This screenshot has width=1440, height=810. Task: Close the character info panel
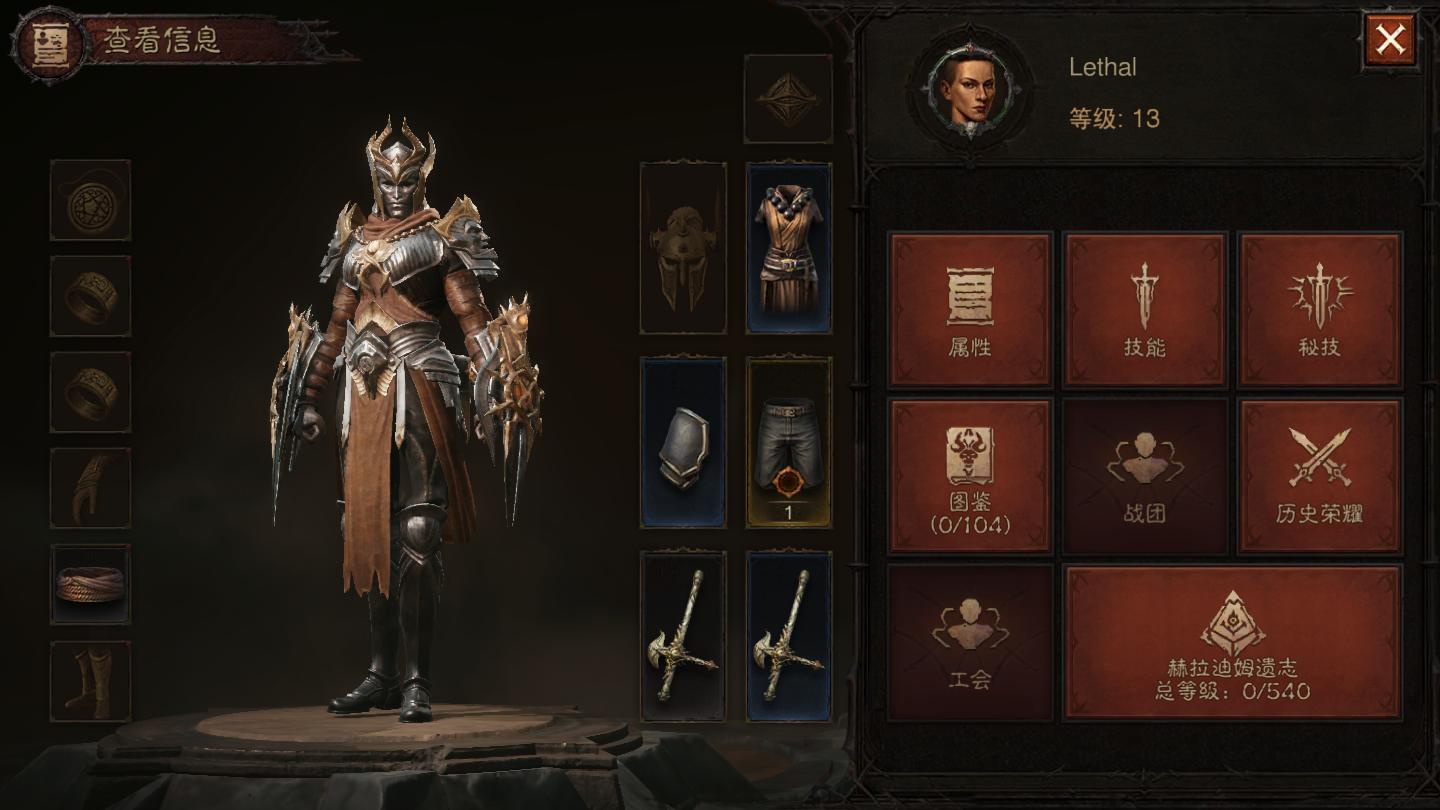(x=1390, y=40)
